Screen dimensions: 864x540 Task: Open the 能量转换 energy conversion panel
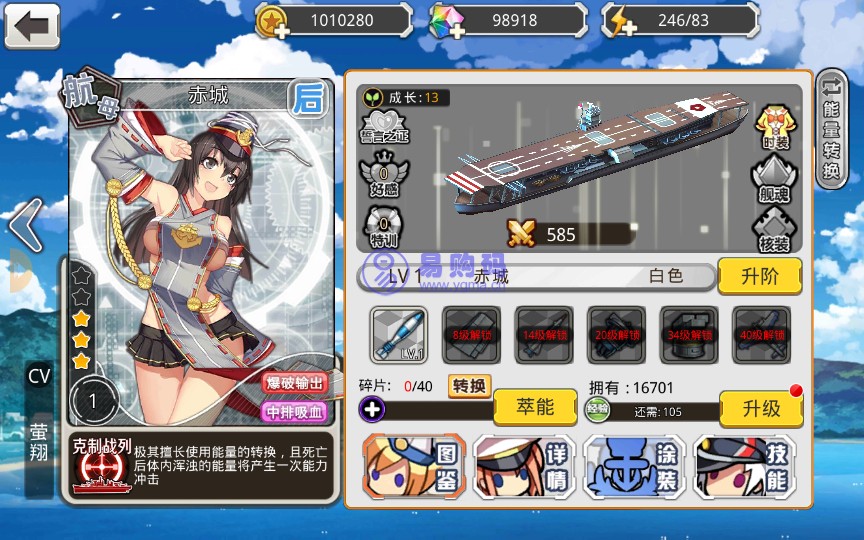[x=831, y=128]
